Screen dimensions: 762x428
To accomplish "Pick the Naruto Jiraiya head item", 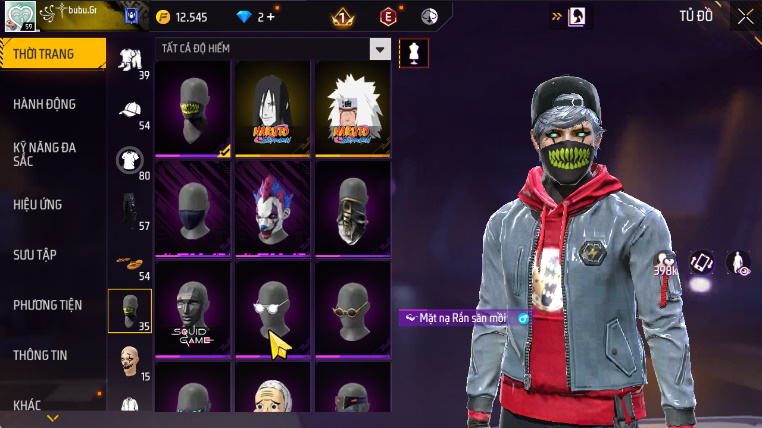I will (352, 108).
